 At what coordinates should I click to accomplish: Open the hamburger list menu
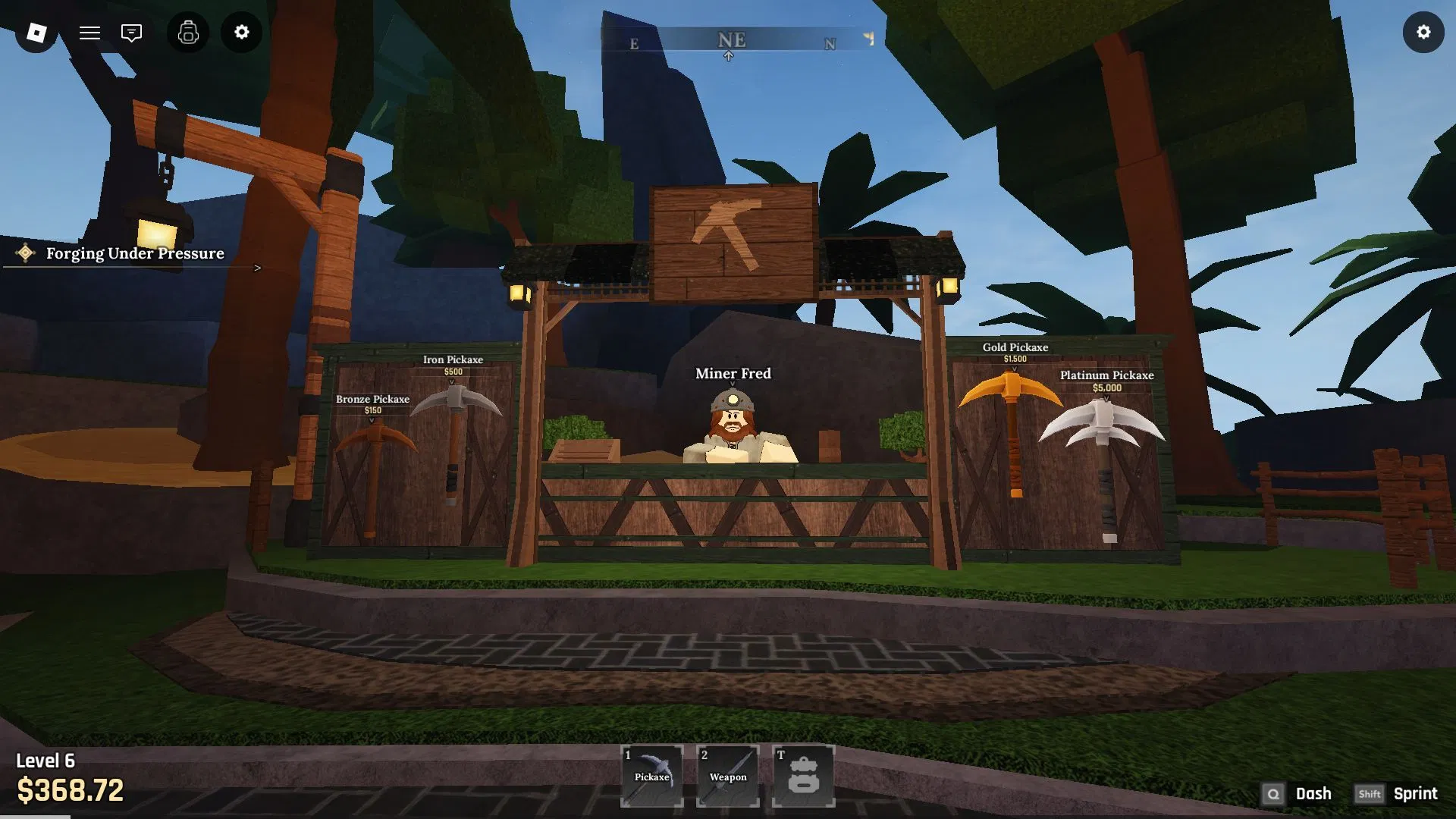coord(89,33)
